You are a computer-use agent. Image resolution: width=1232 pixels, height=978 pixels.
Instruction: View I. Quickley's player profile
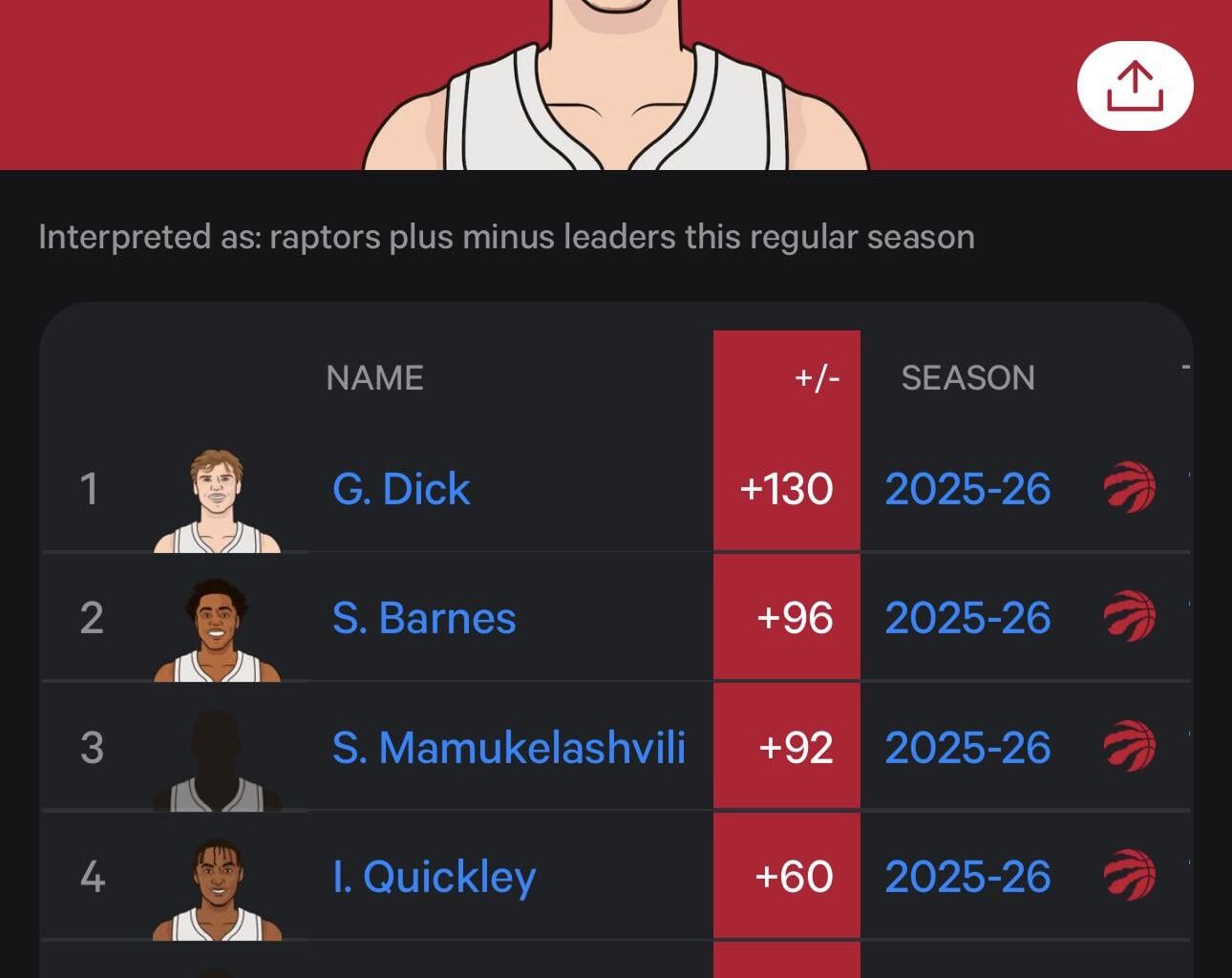pyautogui.click(x=434, y=877)
